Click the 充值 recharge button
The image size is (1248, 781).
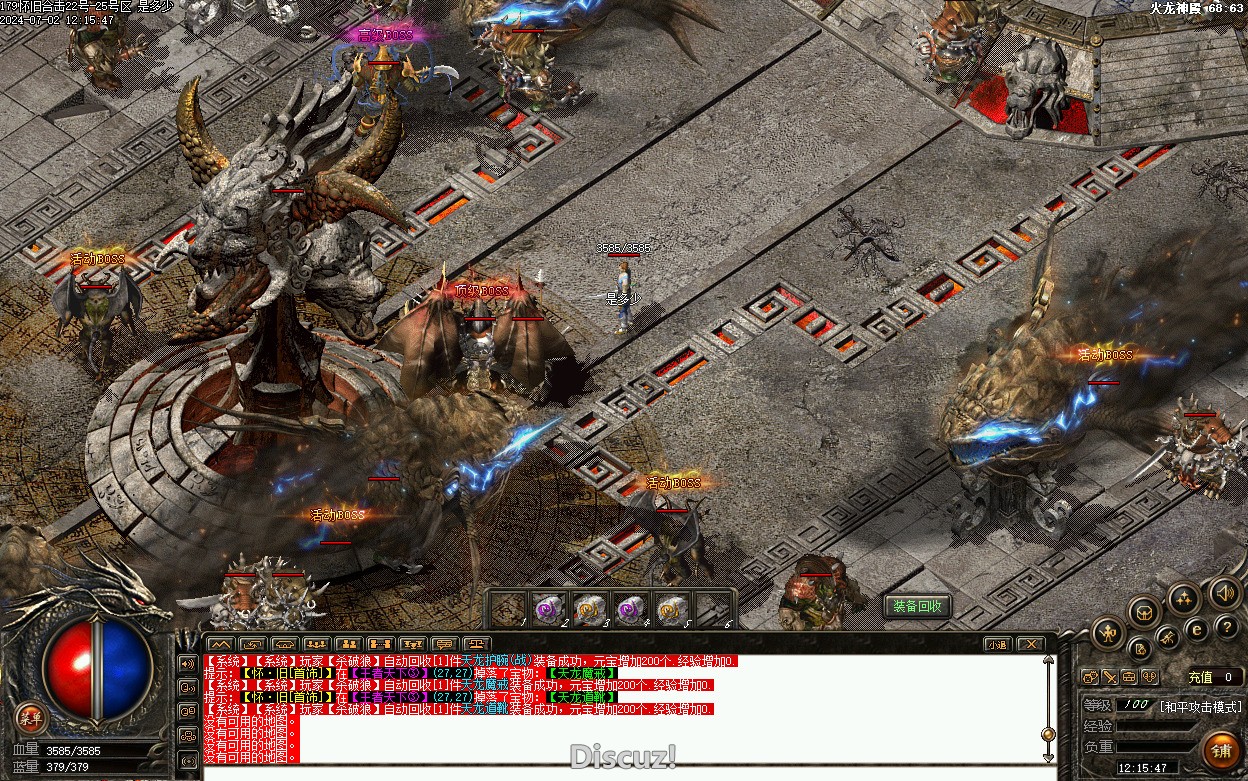click(x=1200, y=677)
